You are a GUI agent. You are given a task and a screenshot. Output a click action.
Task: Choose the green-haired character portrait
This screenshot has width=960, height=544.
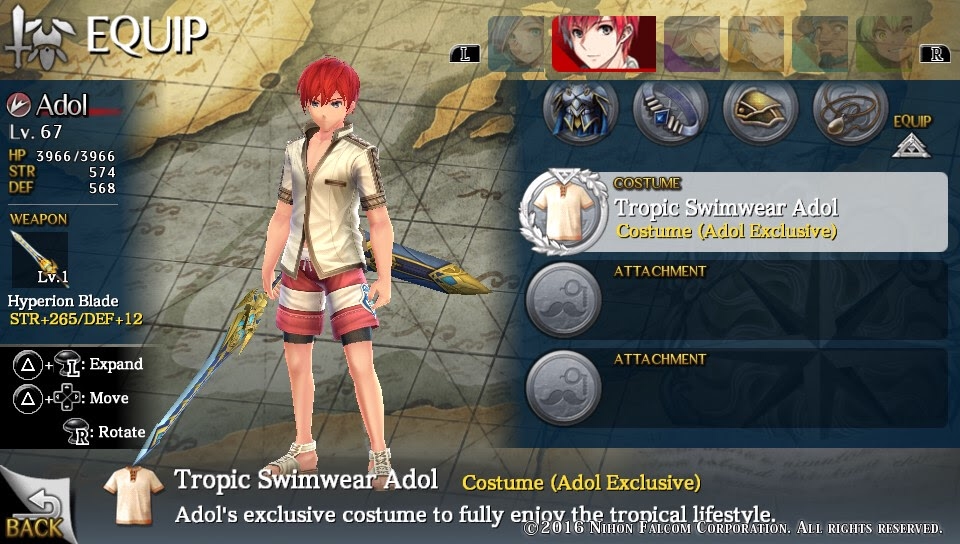pyautogui.click(x=886, y=44)
